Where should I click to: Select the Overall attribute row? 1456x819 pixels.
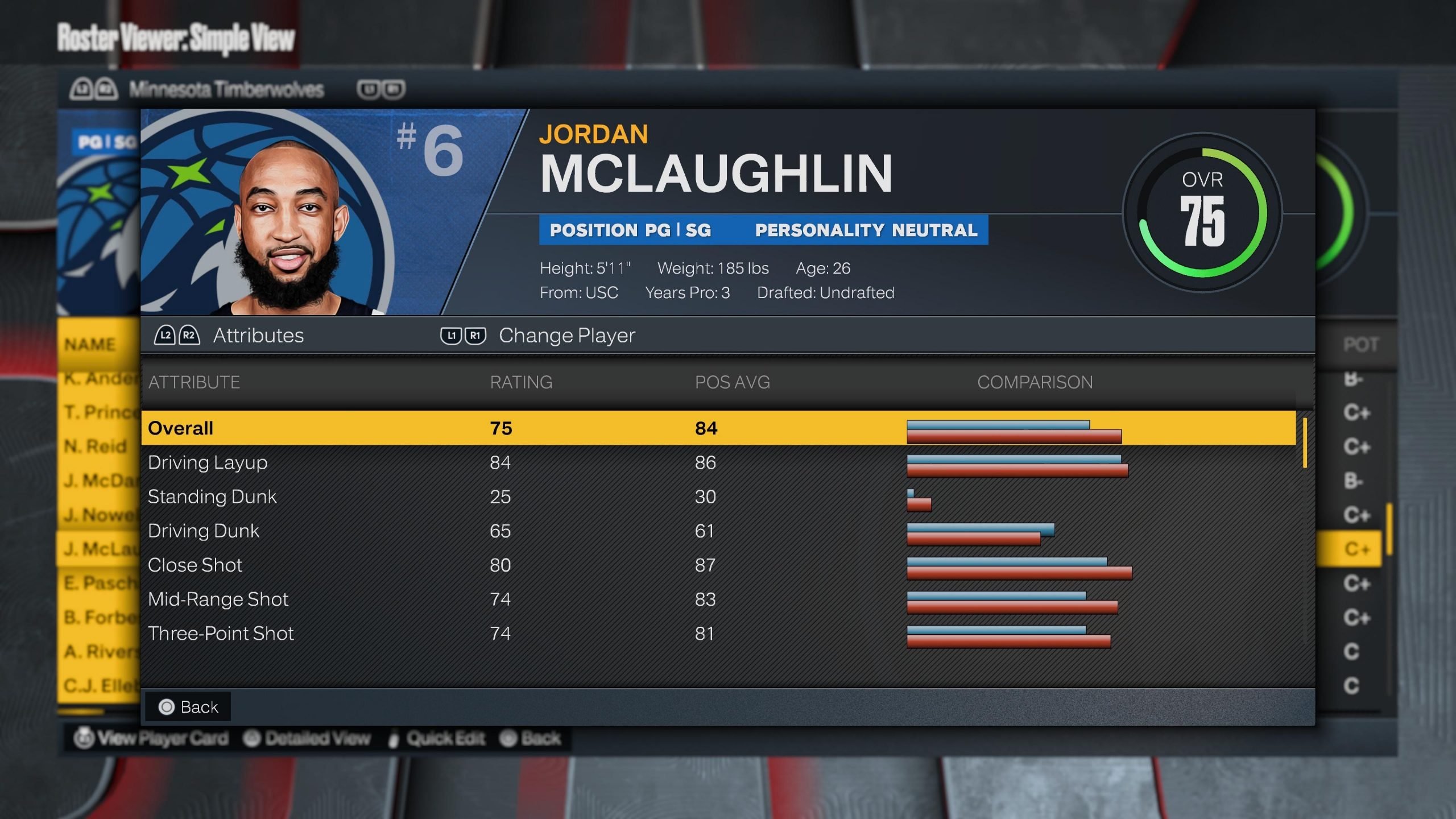[x=718, y=428]
